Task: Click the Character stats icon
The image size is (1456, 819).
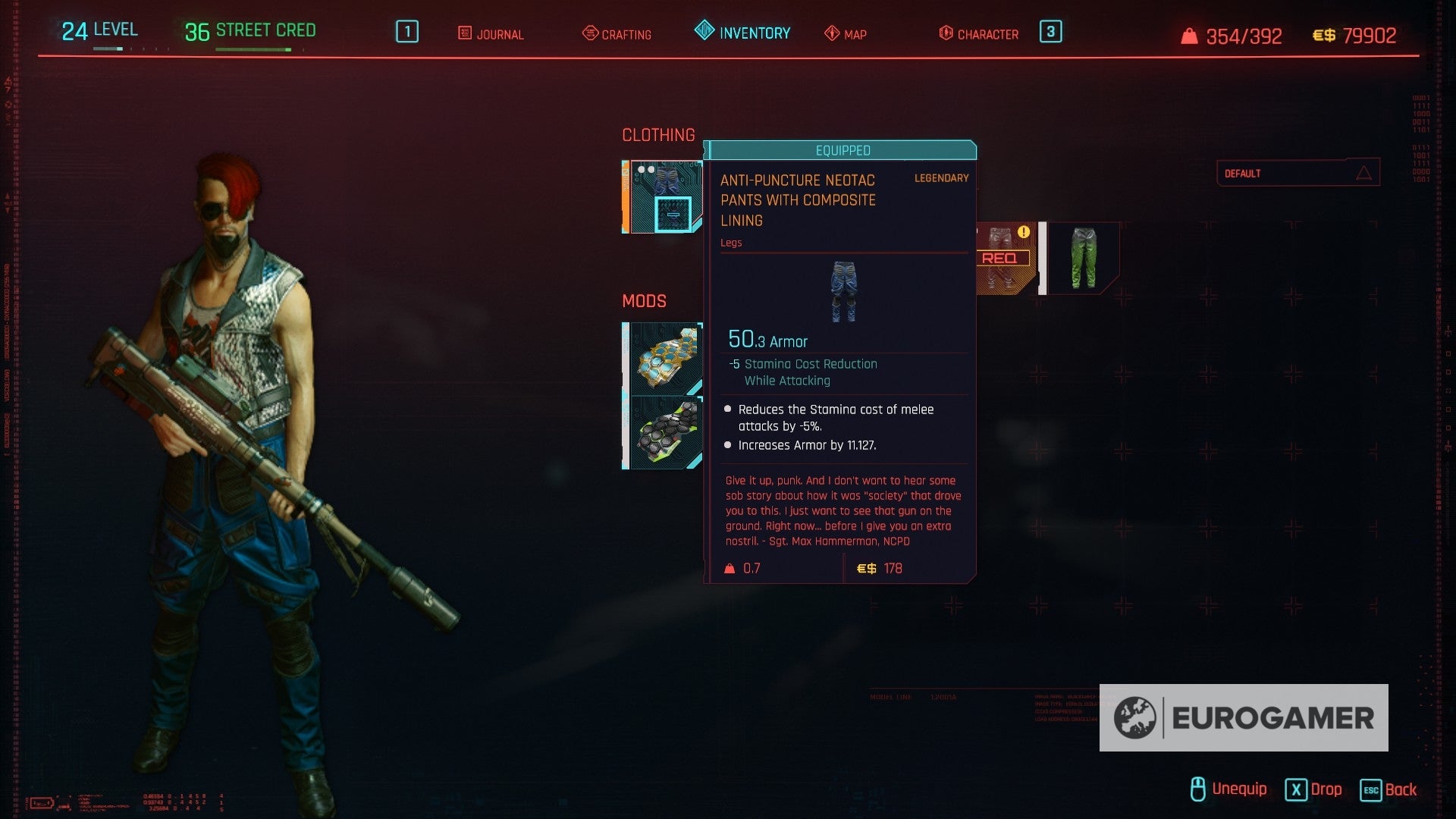Action: tap(944, 33)
